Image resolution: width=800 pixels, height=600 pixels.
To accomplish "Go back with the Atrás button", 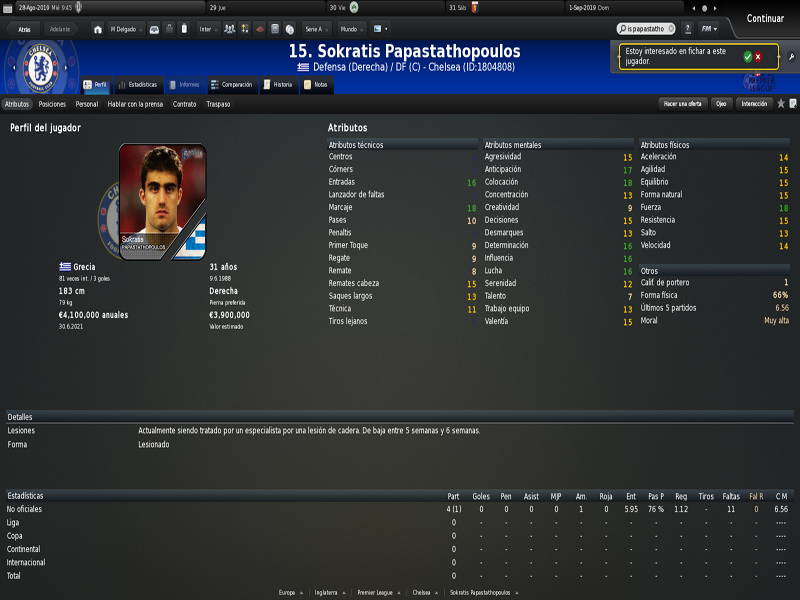I will pyautogui.click(x=24, y=29).
